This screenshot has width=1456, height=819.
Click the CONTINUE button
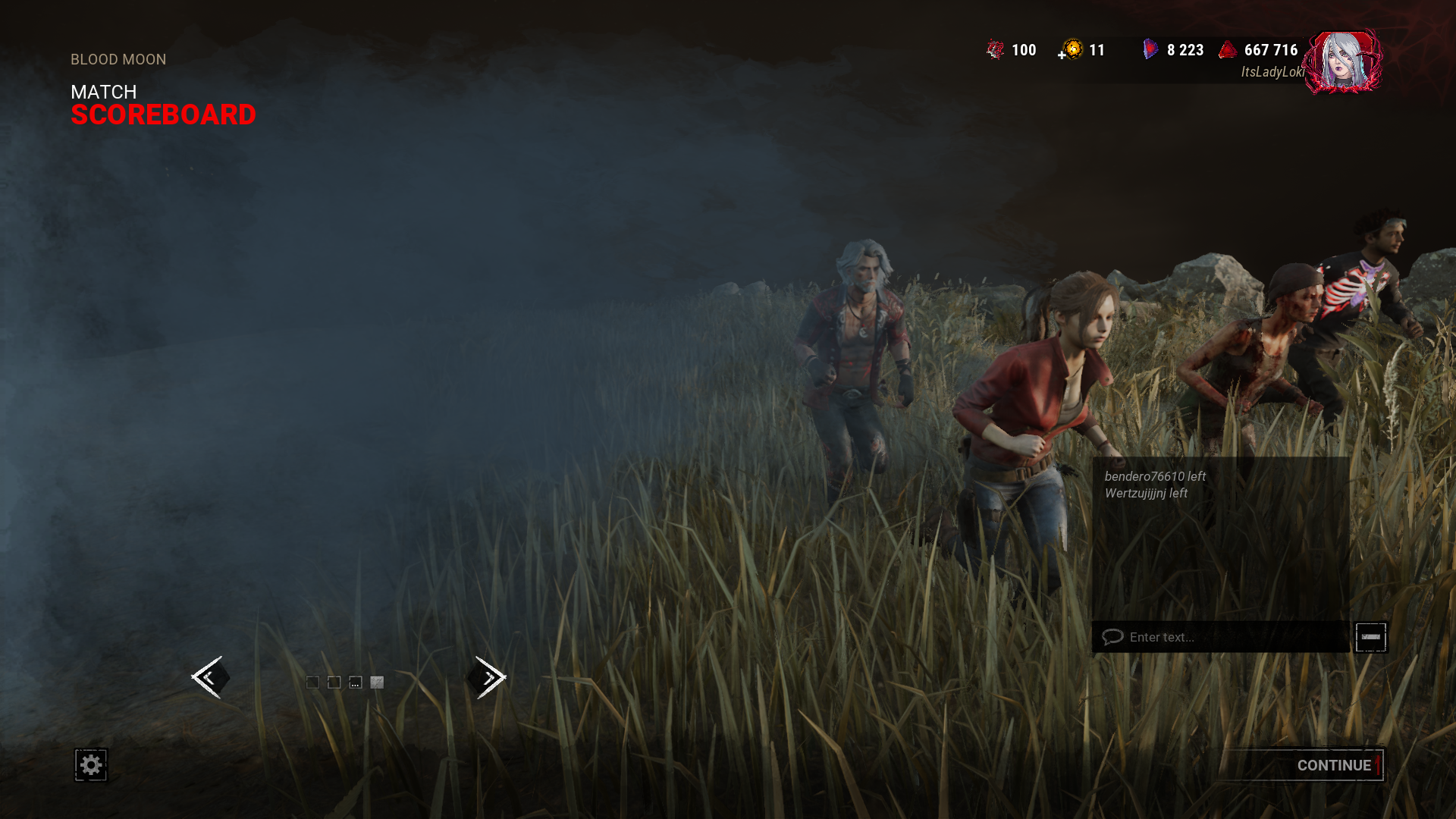click(1333, 765)
